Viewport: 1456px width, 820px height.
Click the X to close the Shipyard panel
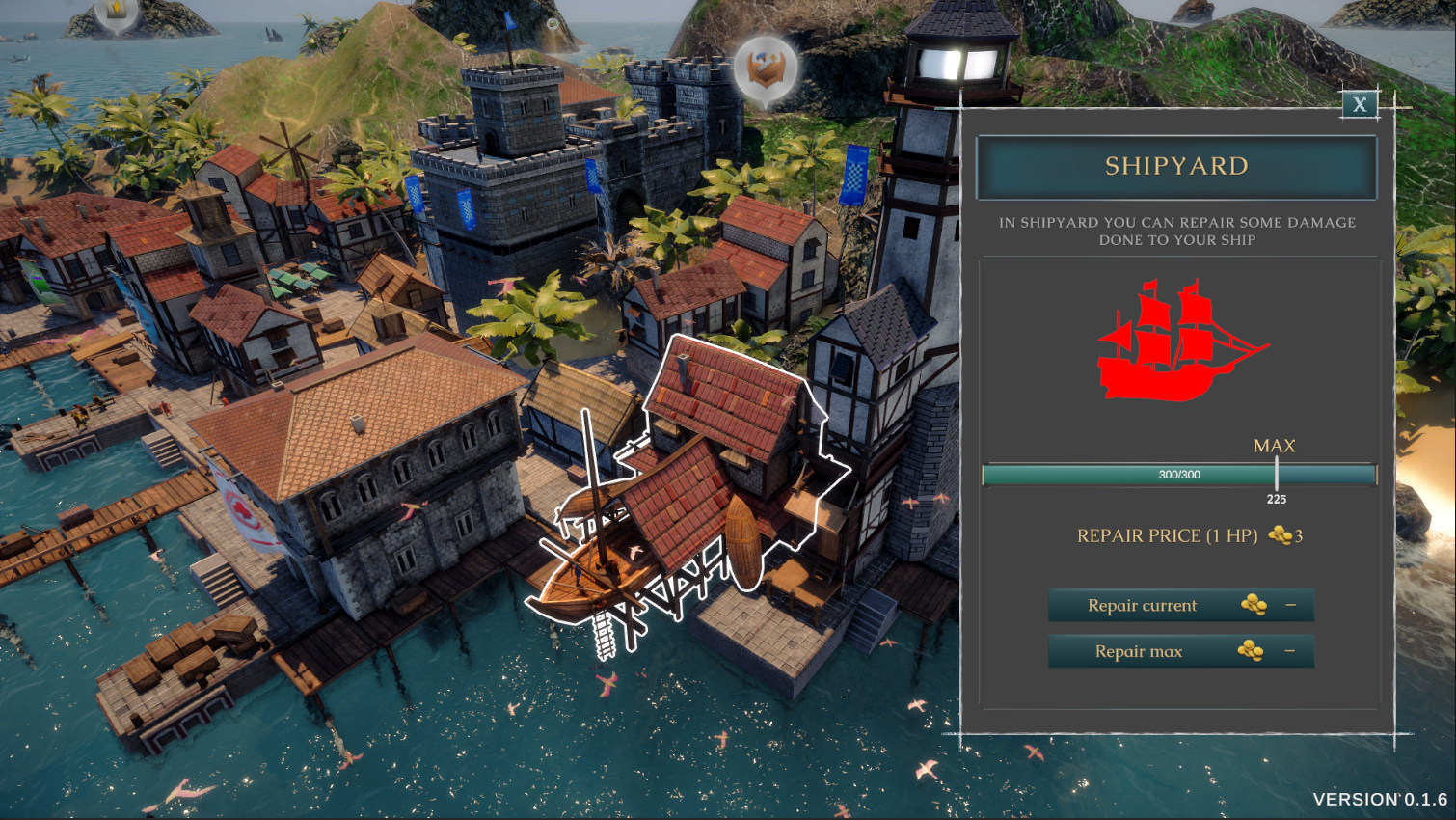tap(1361, 105)
